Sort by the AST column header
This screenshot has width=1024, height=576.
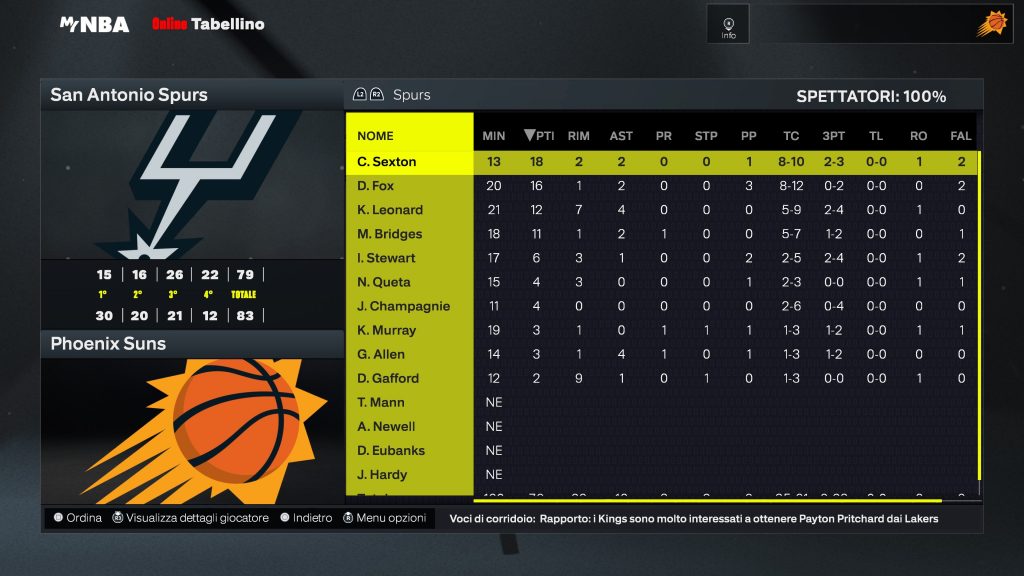(x=621, y=136)
